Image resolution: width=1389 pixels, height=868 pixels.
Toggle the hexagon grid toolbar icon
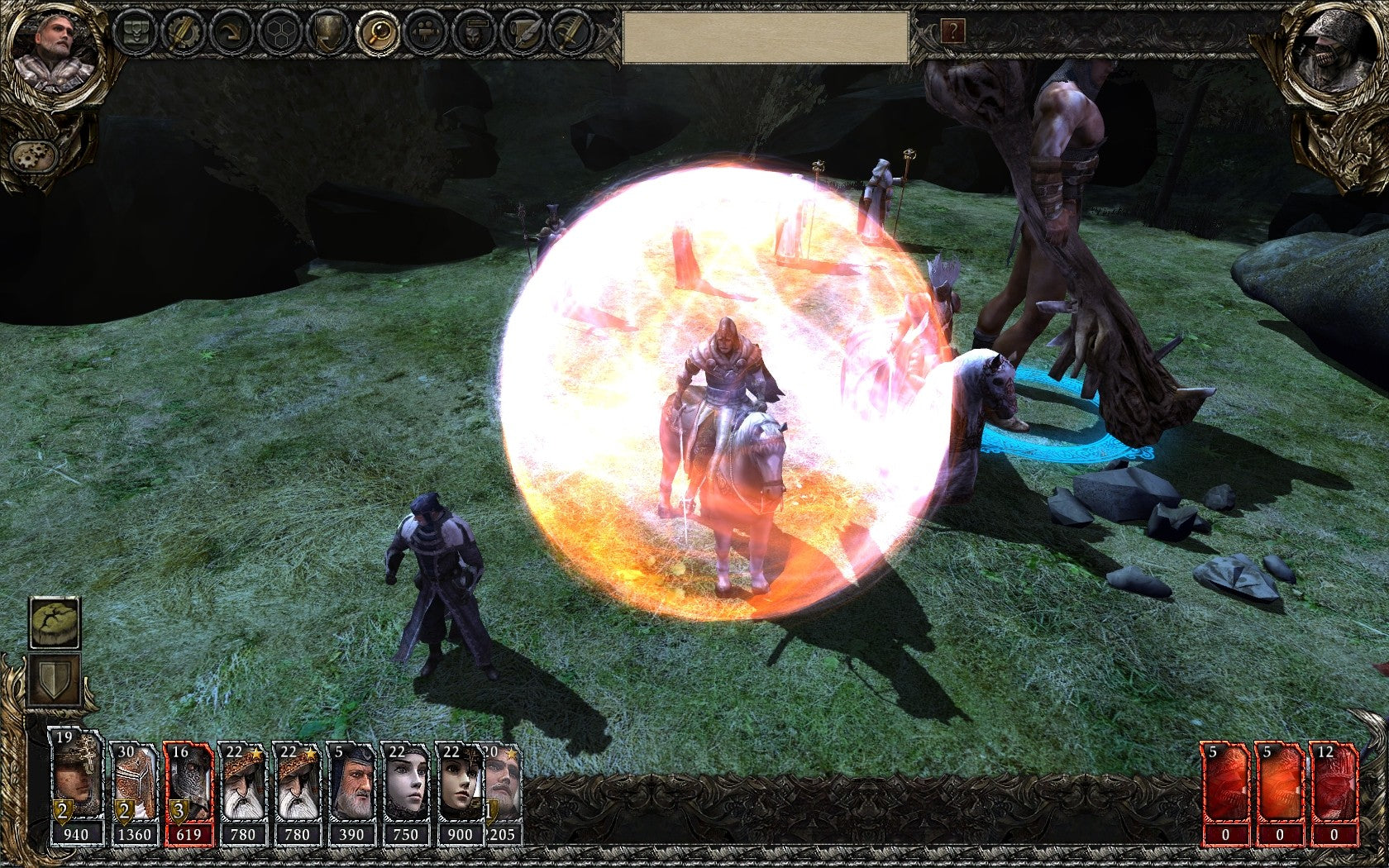[279, 33]
